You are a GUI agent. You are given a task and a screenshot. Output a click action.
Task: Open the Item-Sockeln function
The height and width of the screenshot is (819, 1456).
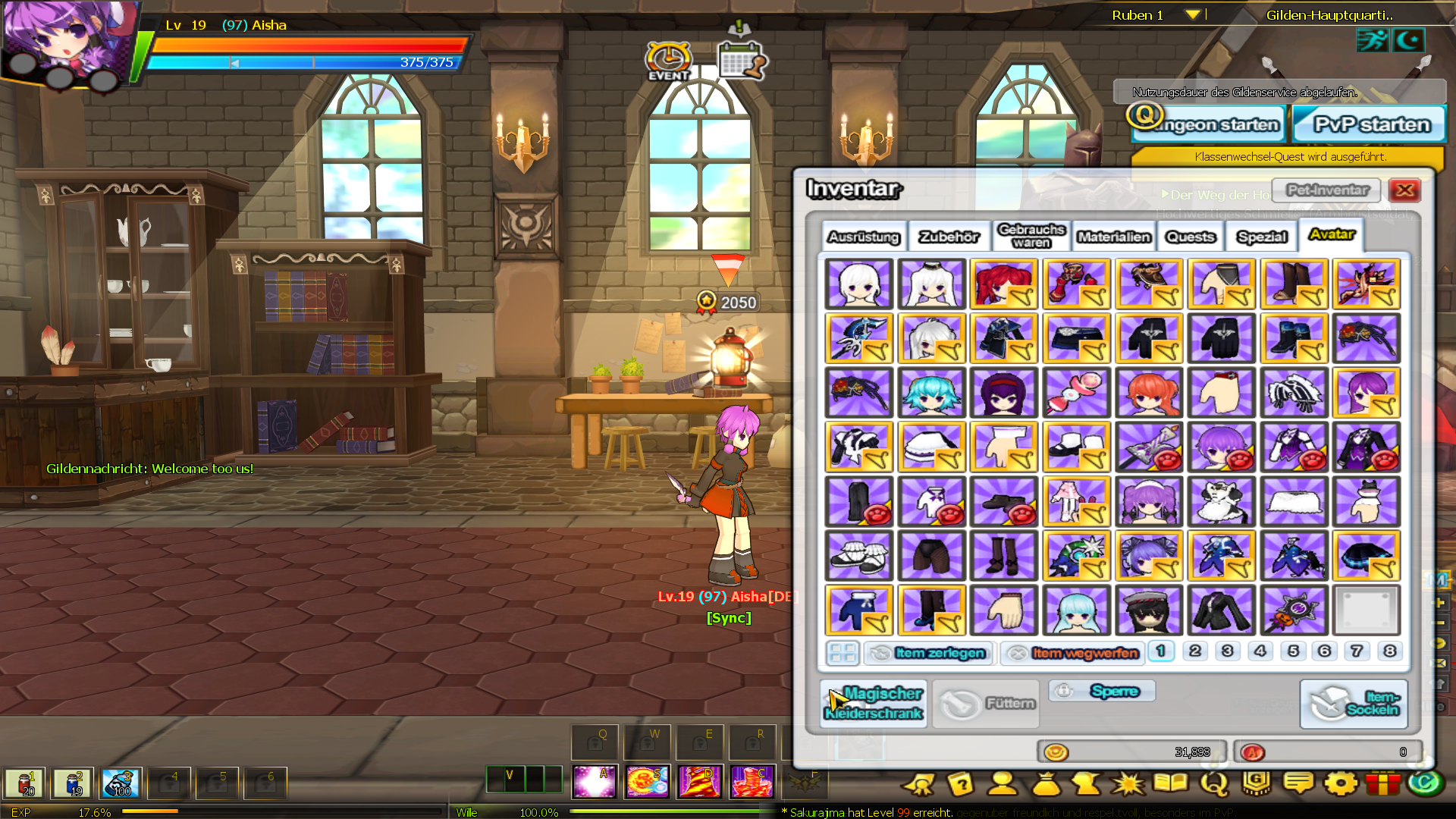pos(1354,703)
